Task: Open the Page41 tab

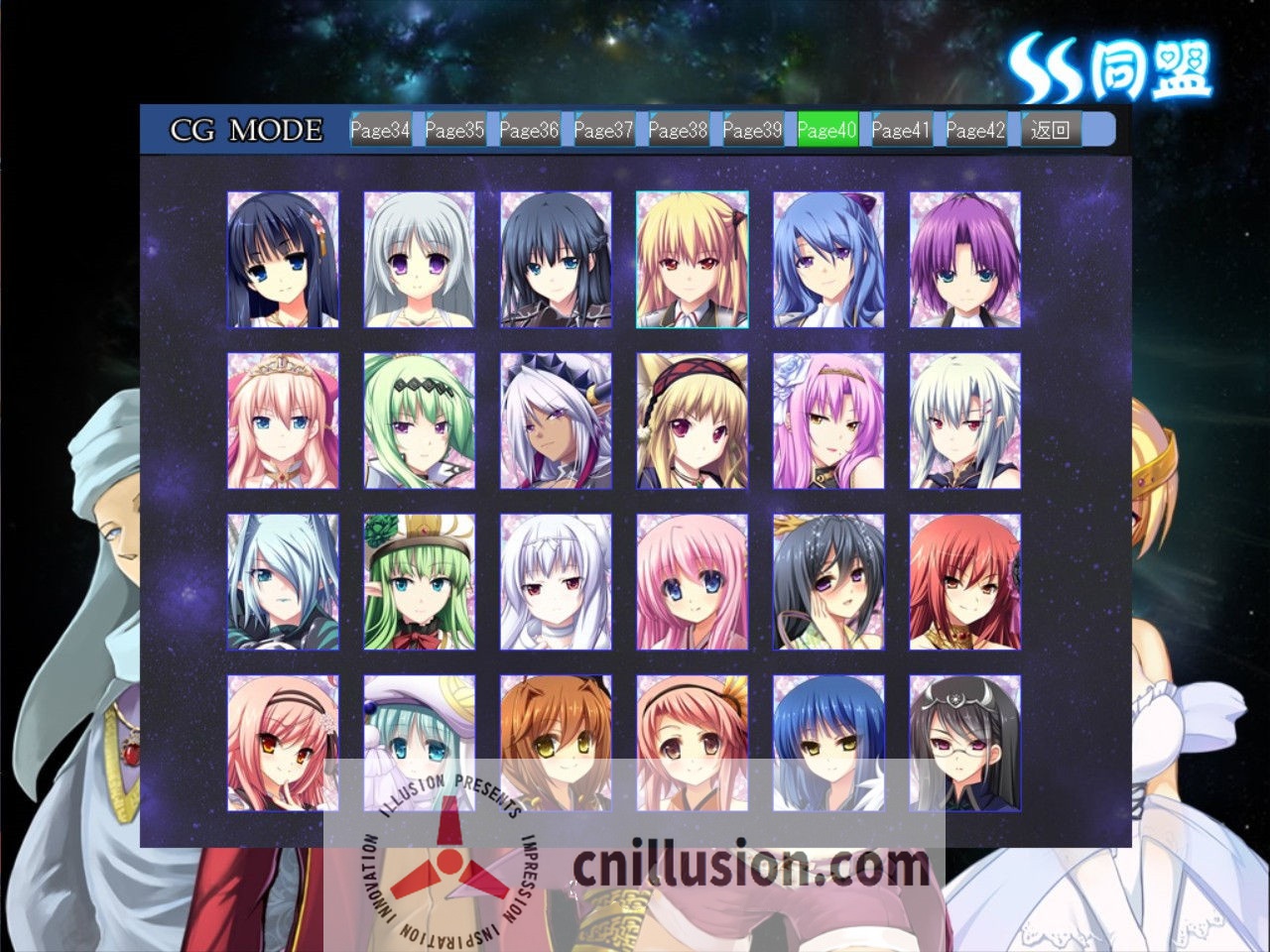Action: click(x=901, y=130)
